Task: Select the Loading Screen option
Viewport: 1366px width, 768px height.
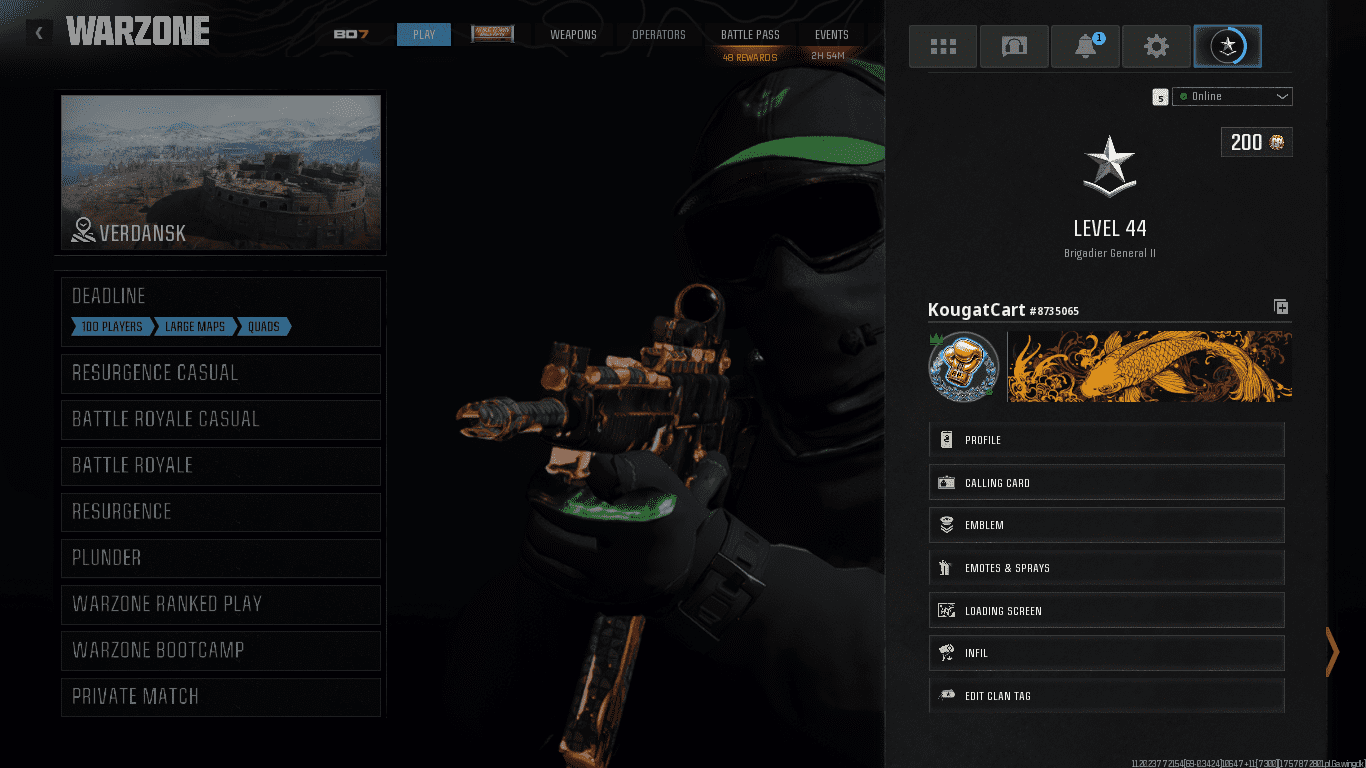Action: [x=1106, y=611]
